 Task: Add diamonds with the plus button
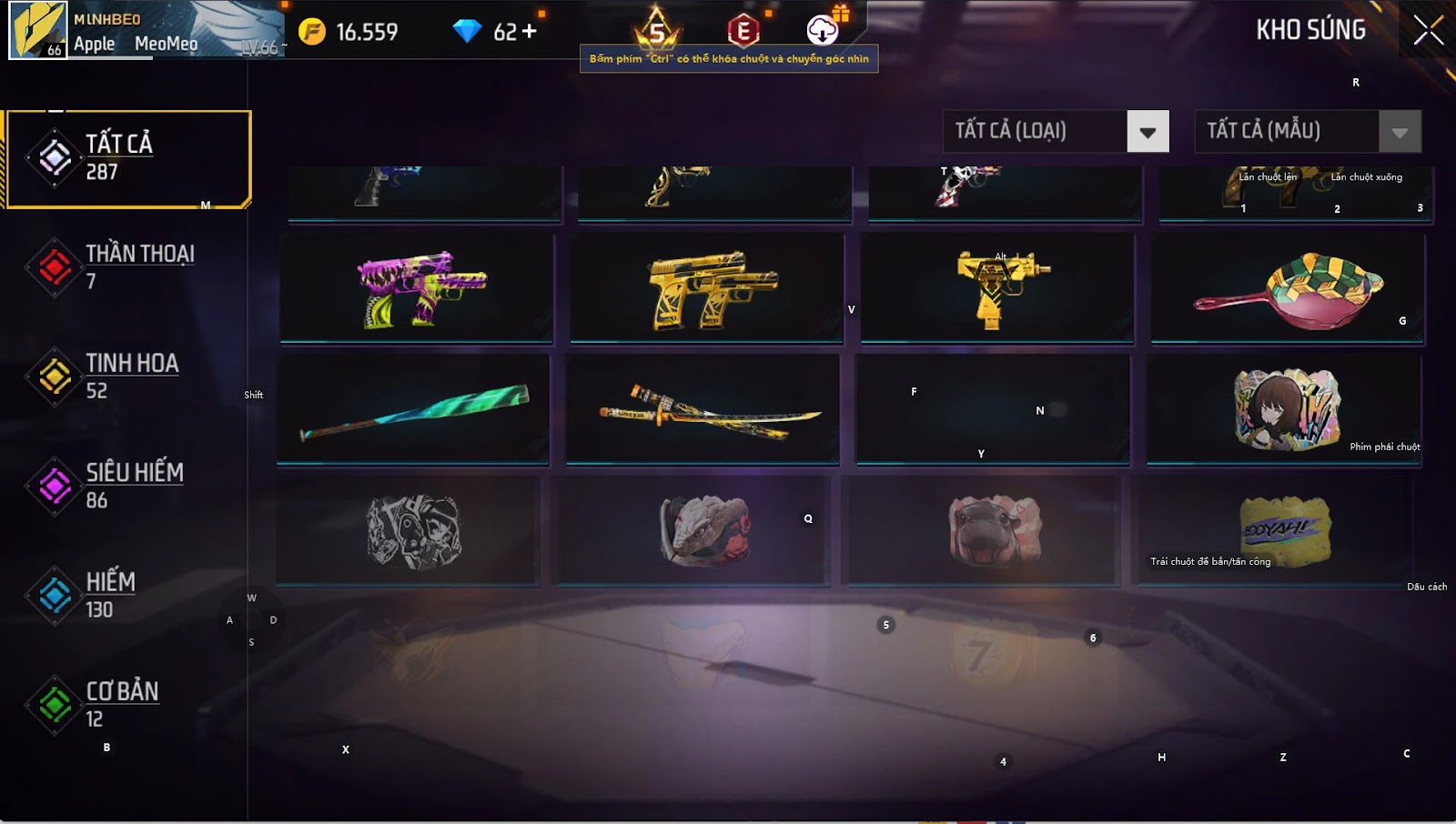coord(529,32)
